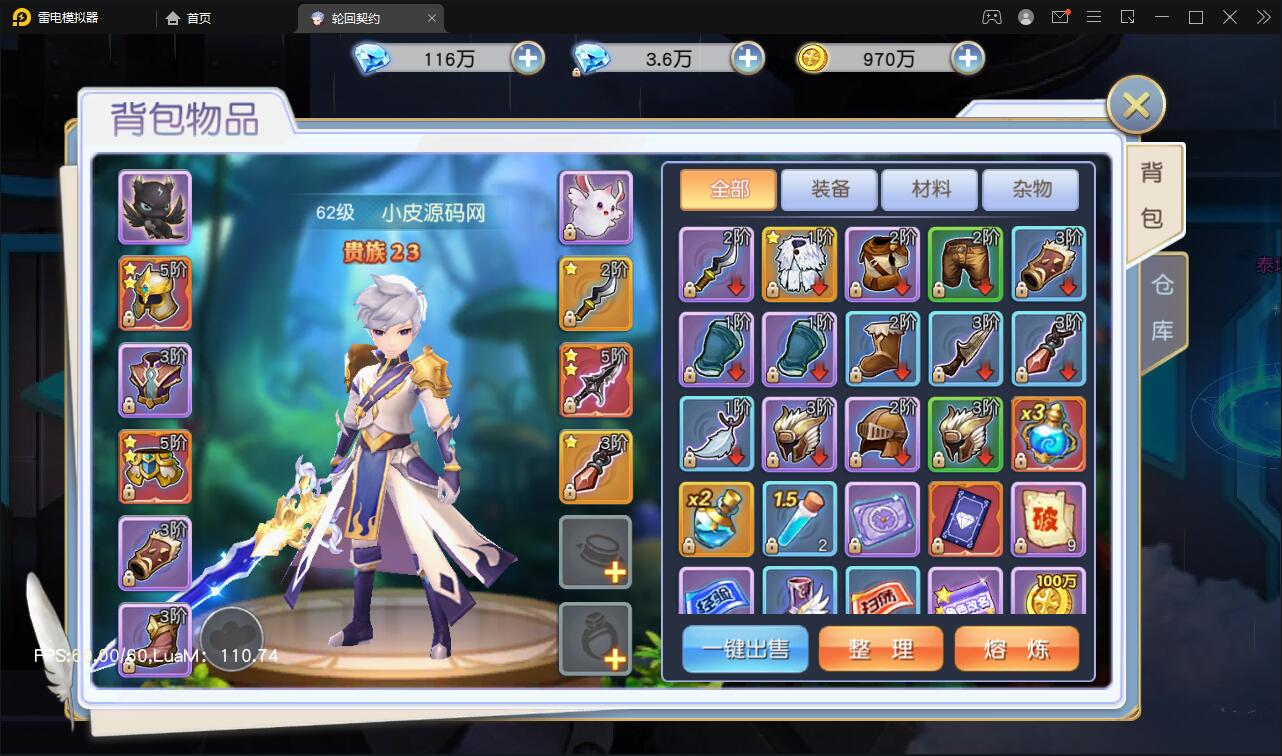Select the 背包 backpack side tab

click(x=1152, y=196)
